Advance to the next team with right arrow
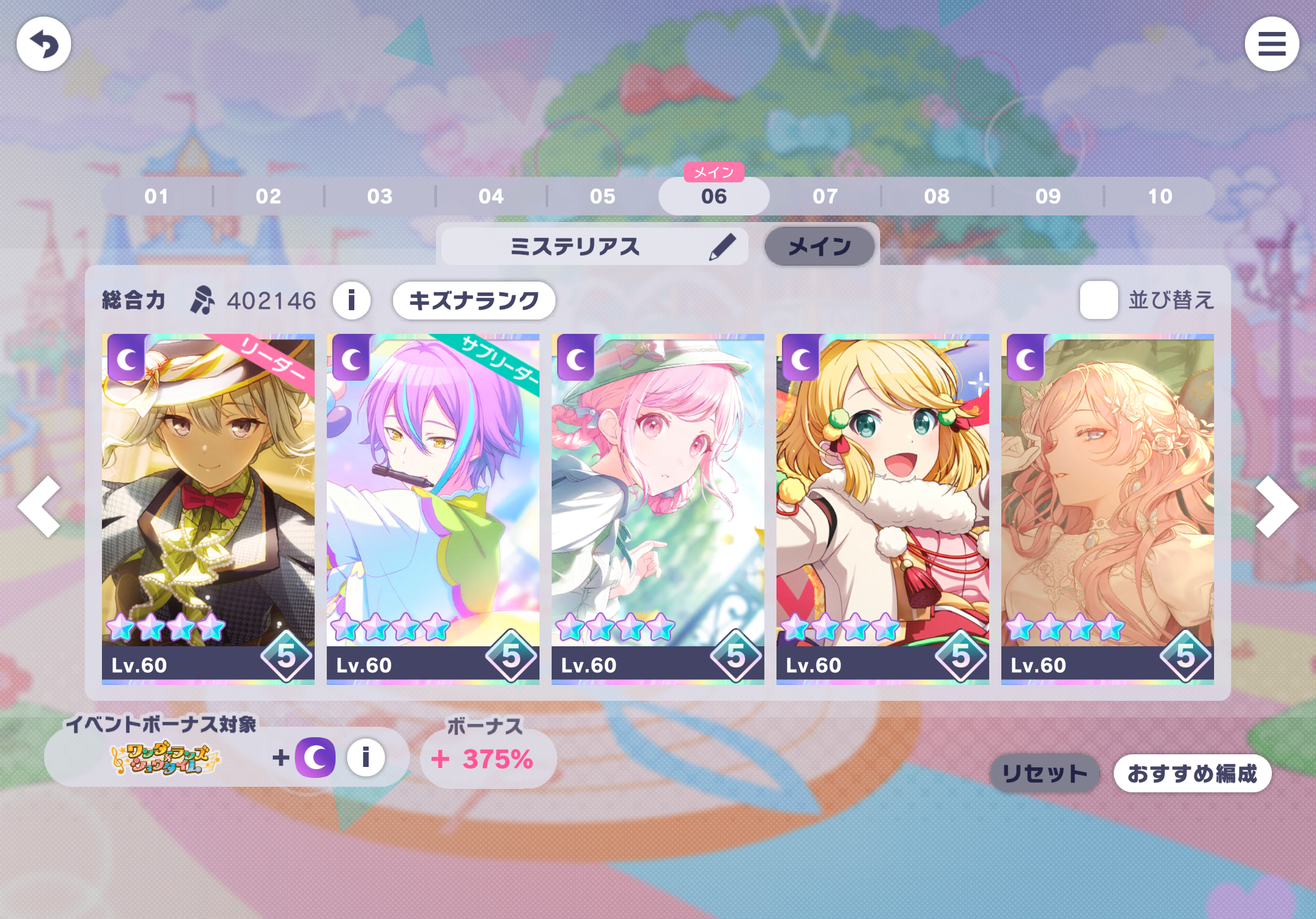The image size is (1316, 919). click(x=1276, y=506)
